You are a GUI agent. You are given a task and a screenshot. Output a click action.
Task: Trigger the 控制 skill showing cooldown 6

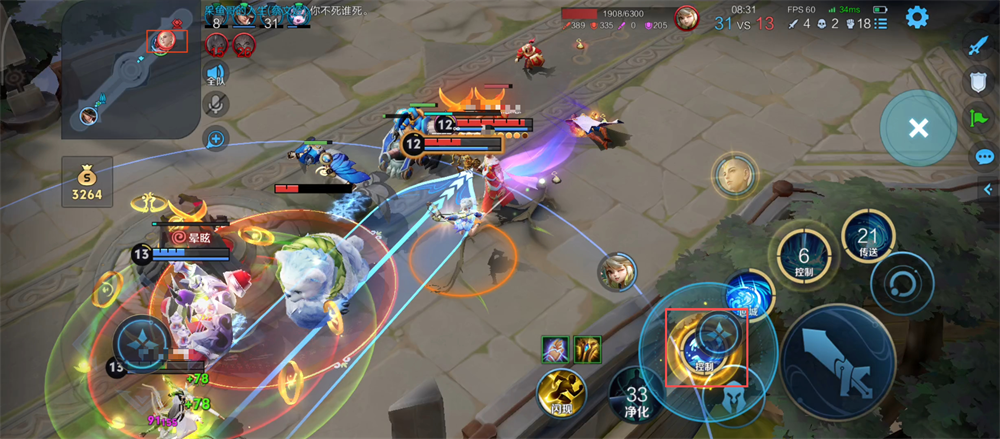[x=803, y=256]
